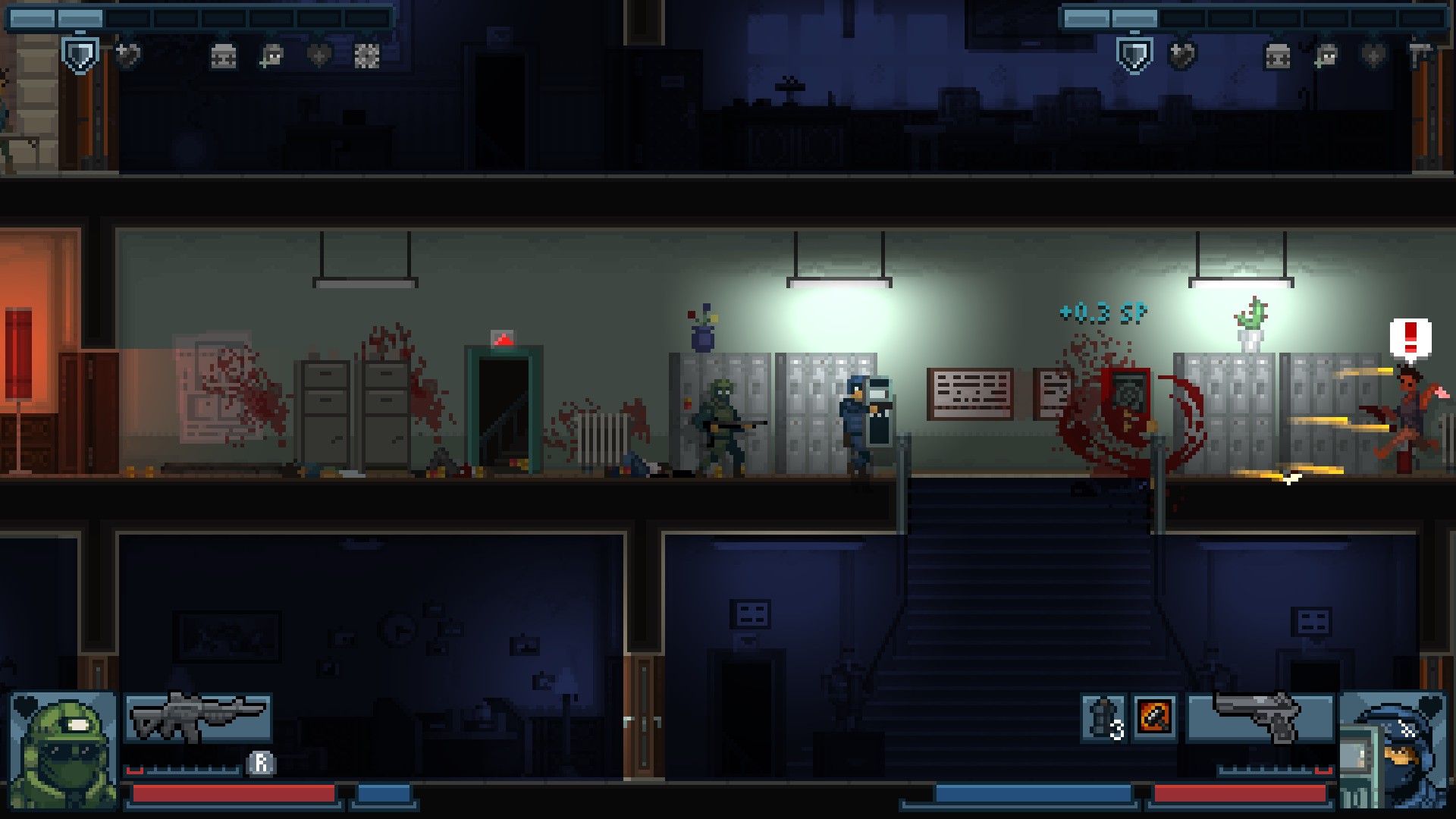Select player one's assault rifle weapon slot
This screenshot has height=819, width=1456.
click(x=198, y=717)
